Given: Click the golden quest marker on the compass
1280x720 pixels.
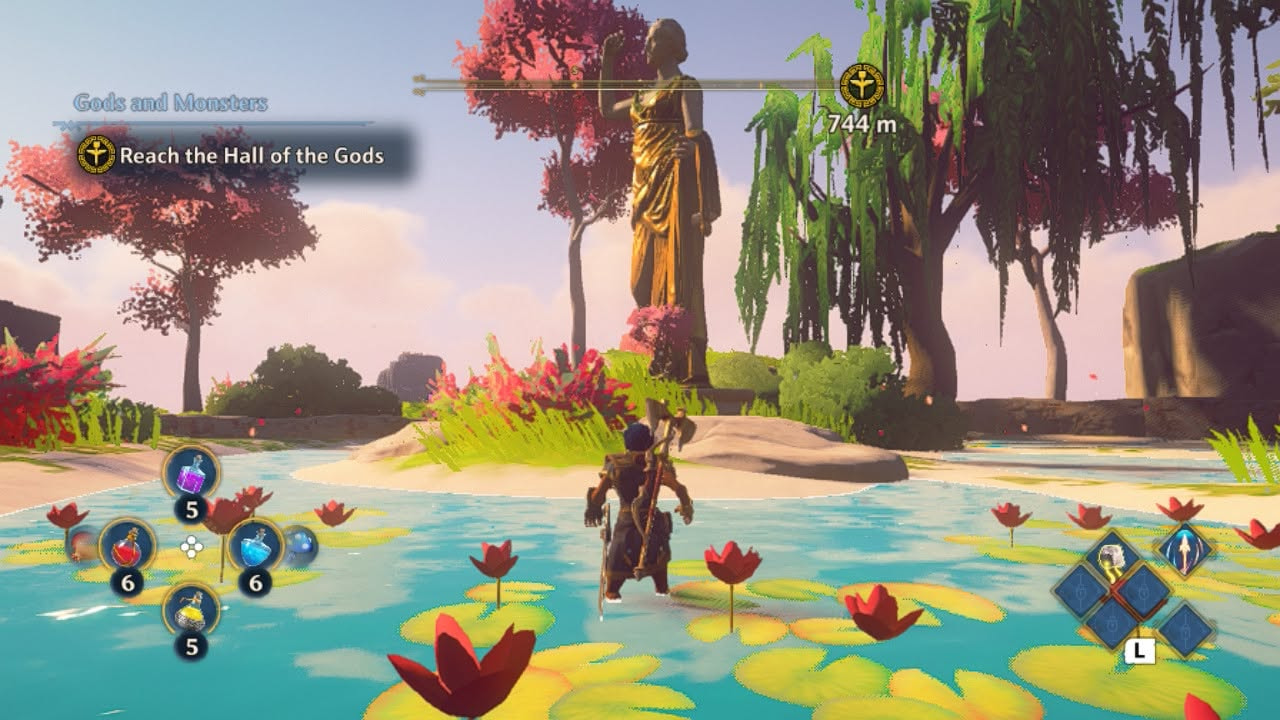Looking at the screenshot, I should [x=860, y=85].
